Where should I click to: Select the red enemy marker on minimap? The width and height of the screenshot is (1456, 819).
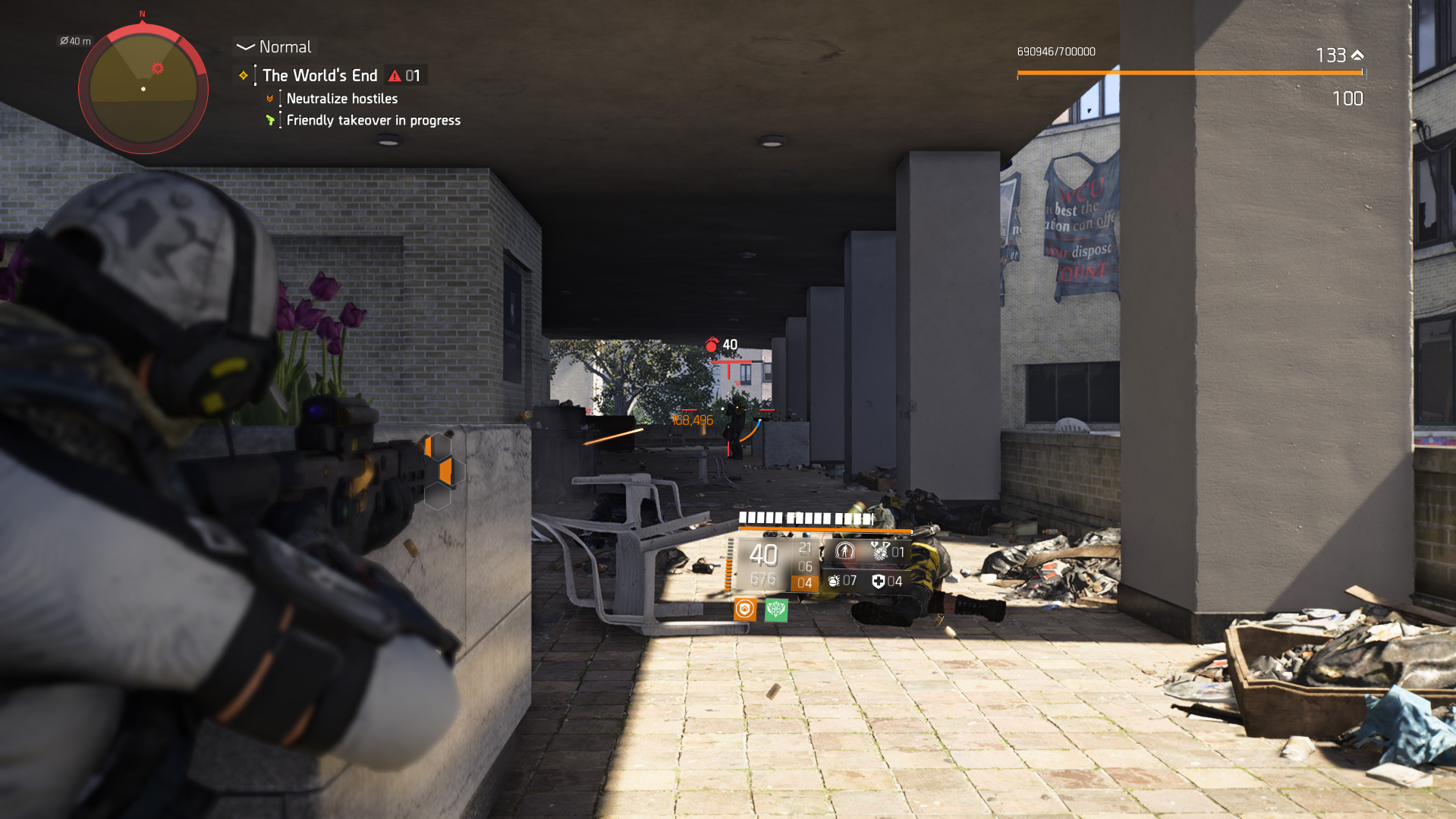(x=157, y=68)
